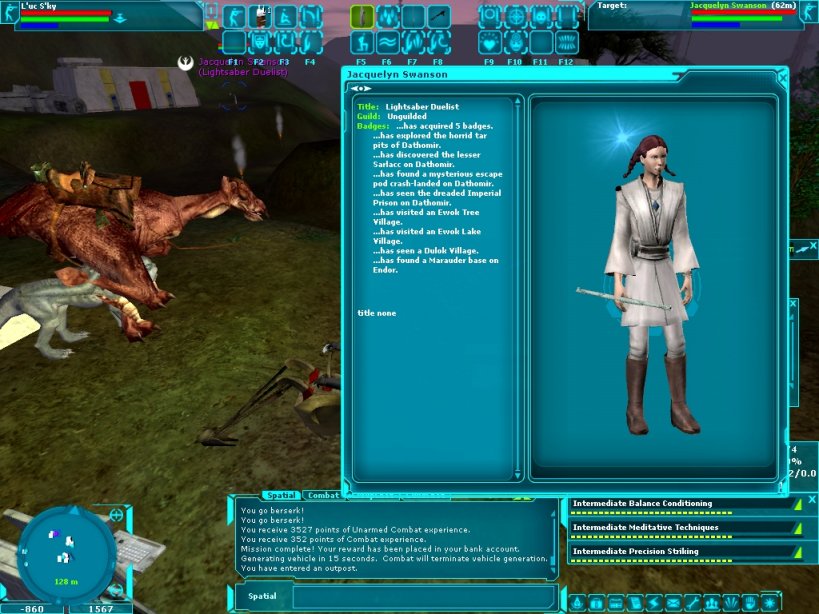
Task: Activate the sitting figure toolbar icon
Action: point(284,17)
